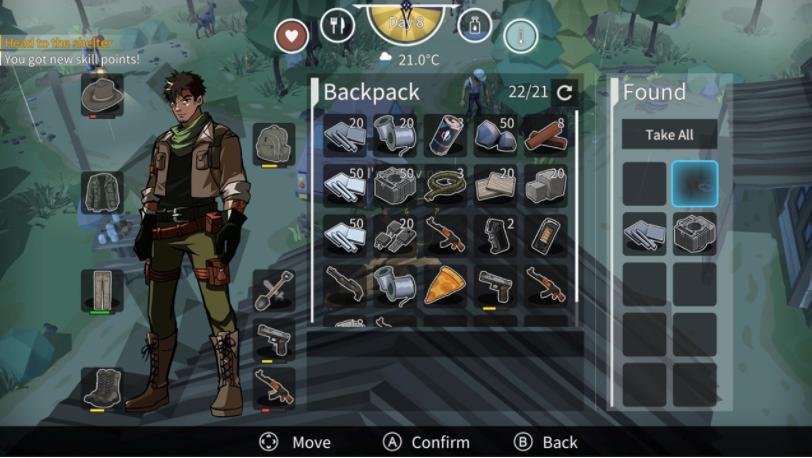Choose the coiled rope item
Viewport: 812px width, 458px height.
445,185
